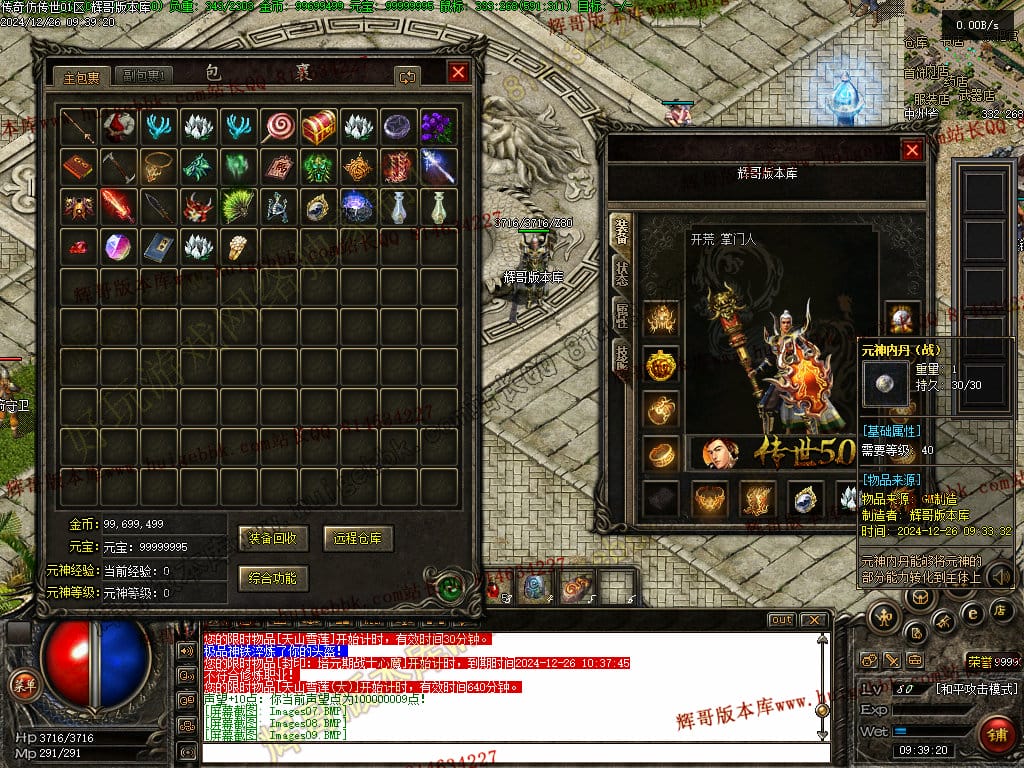Open the 属性 attributes tab

click(621, 314)
